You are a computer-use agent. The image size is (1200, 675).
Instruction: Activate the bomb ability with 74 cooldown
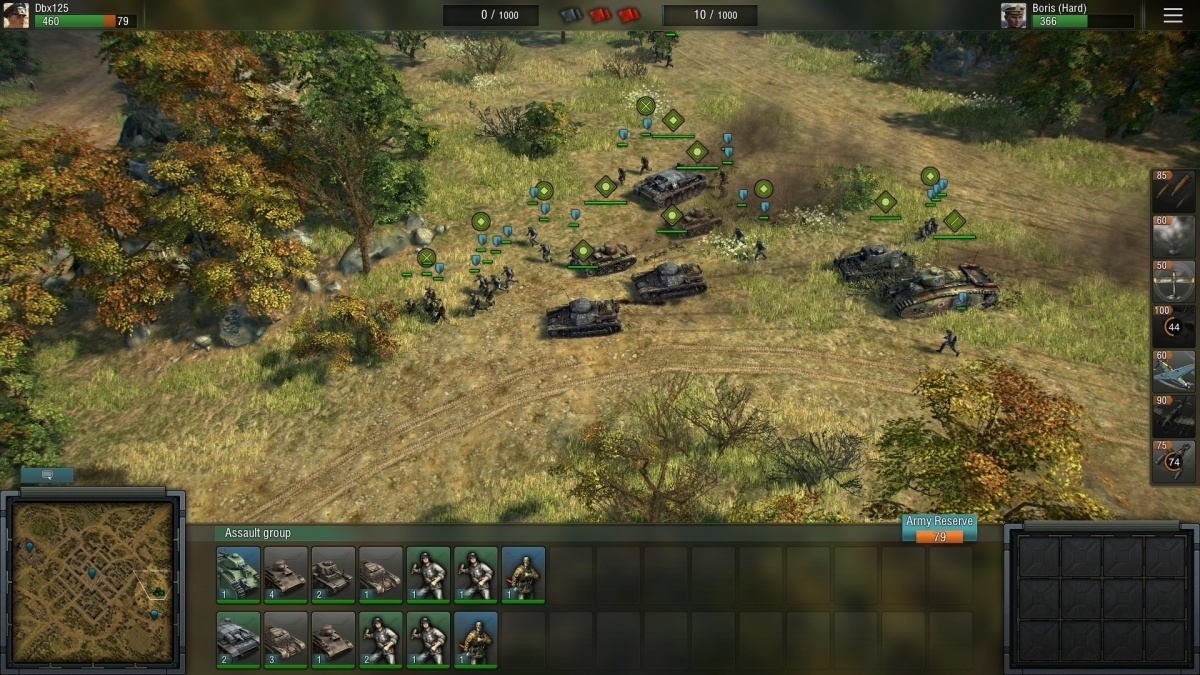pos(1174,461)
